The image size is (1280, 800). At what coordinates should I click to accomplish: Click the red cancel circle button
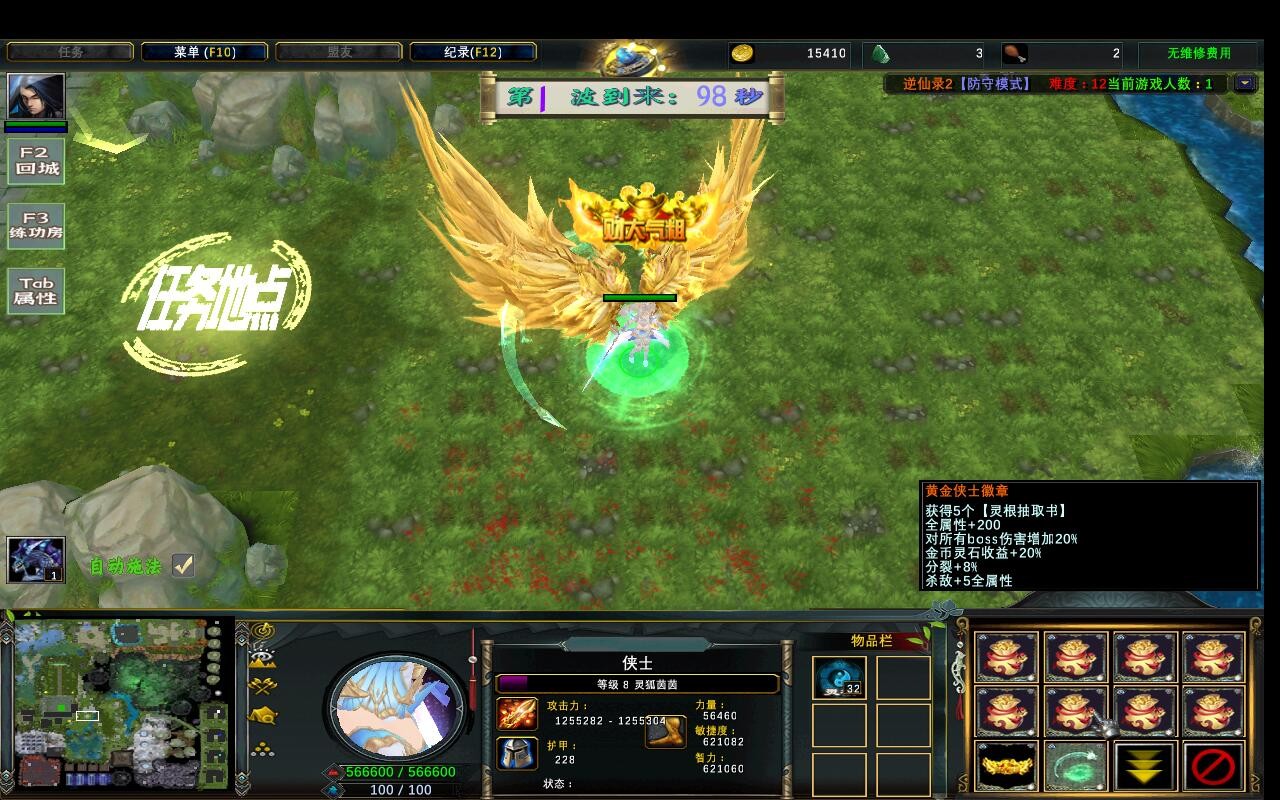click(1214, 766)
